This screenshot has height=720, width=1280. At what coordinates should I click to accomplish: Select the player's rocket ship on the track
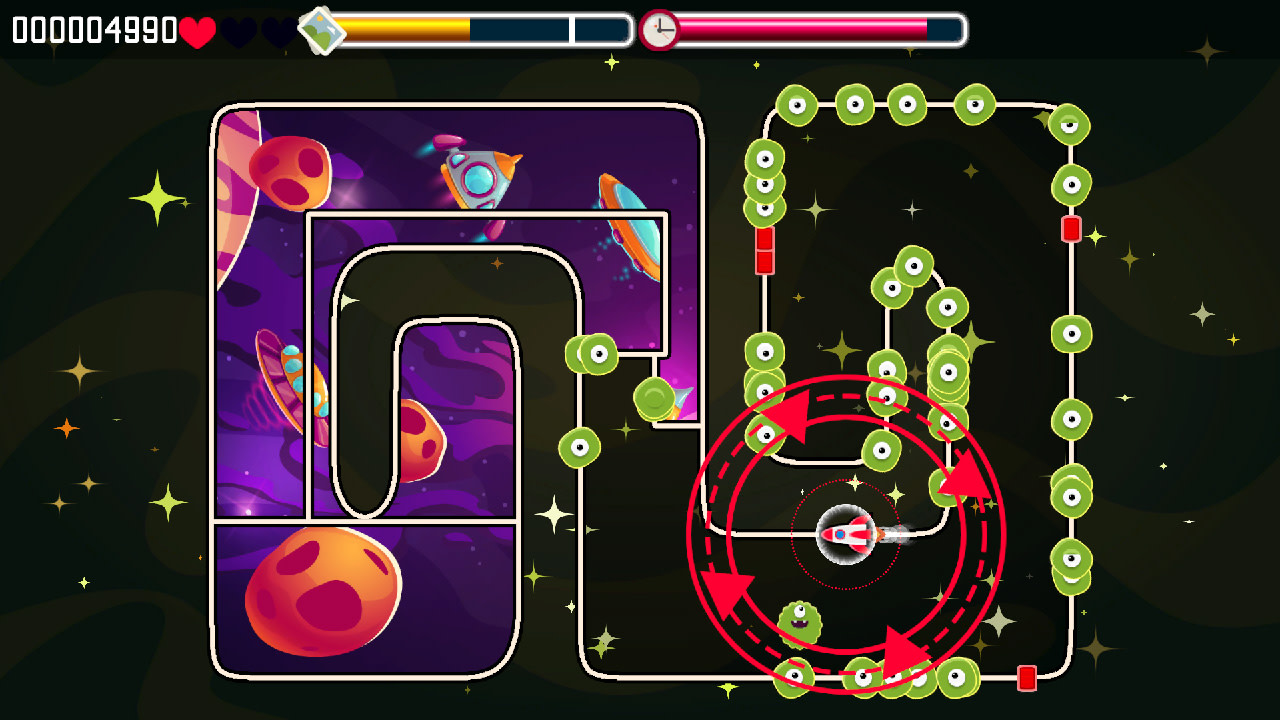(x=845, y=536)
